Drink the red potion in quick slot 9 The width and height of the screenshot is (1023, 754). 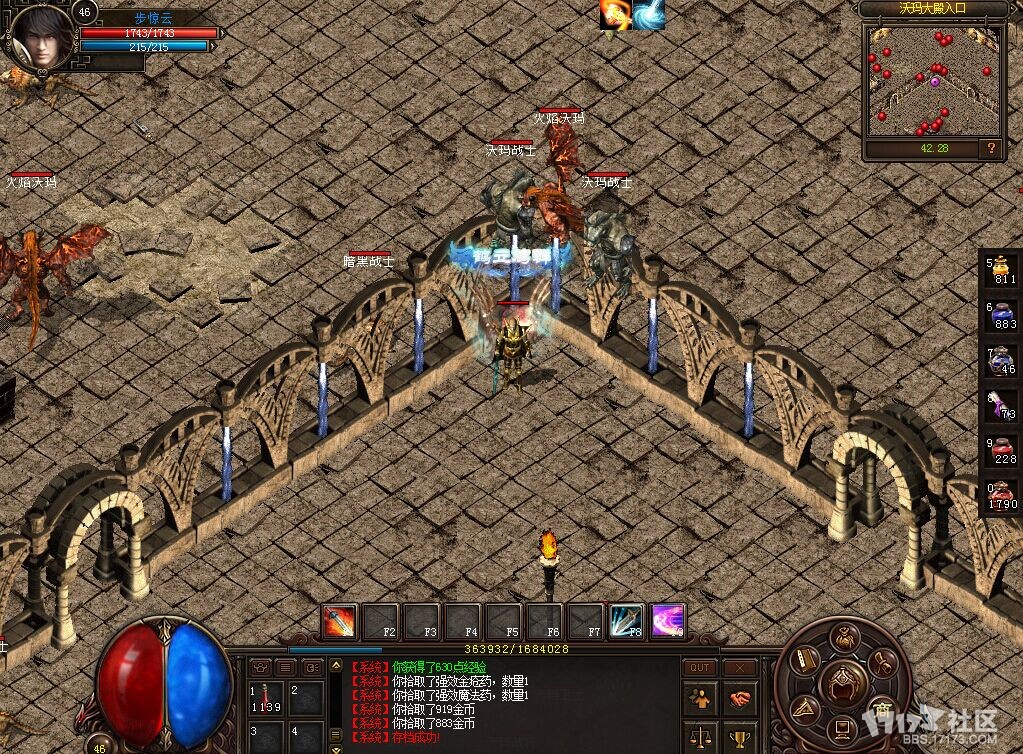[x=1002, y=449]
